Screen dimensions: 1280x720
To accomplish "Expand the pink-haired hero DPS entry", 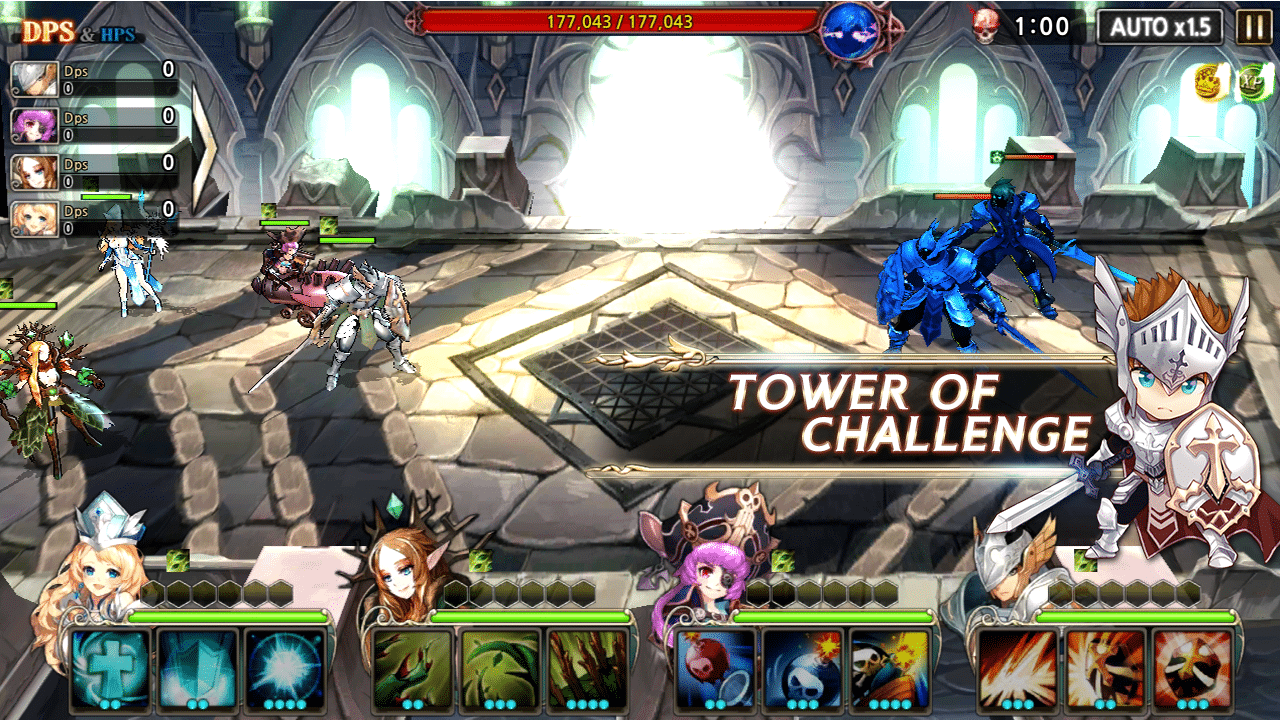I will 90,125.
